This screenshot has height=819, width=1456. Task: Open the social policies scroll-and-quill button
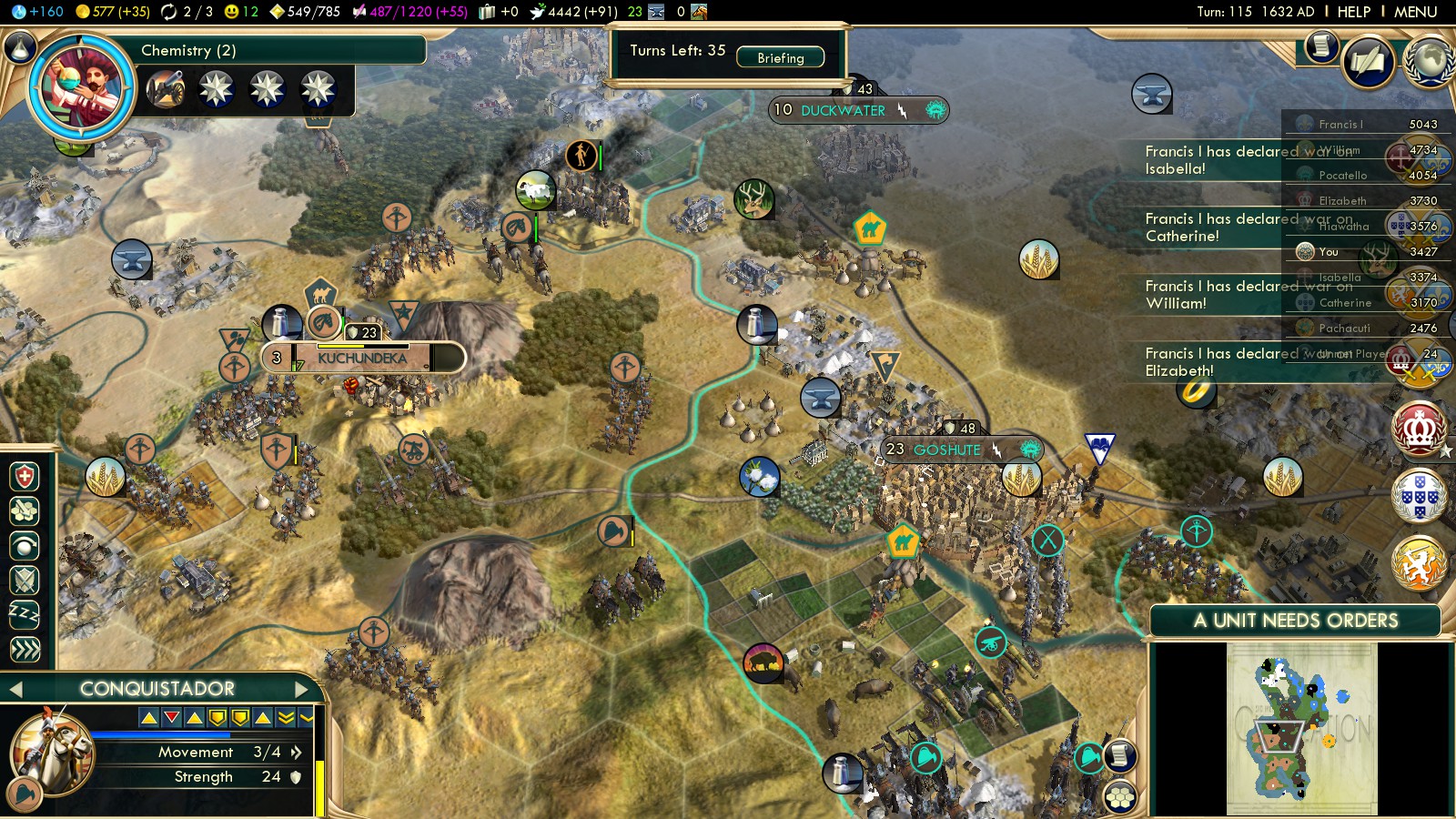click(1368, 61)
